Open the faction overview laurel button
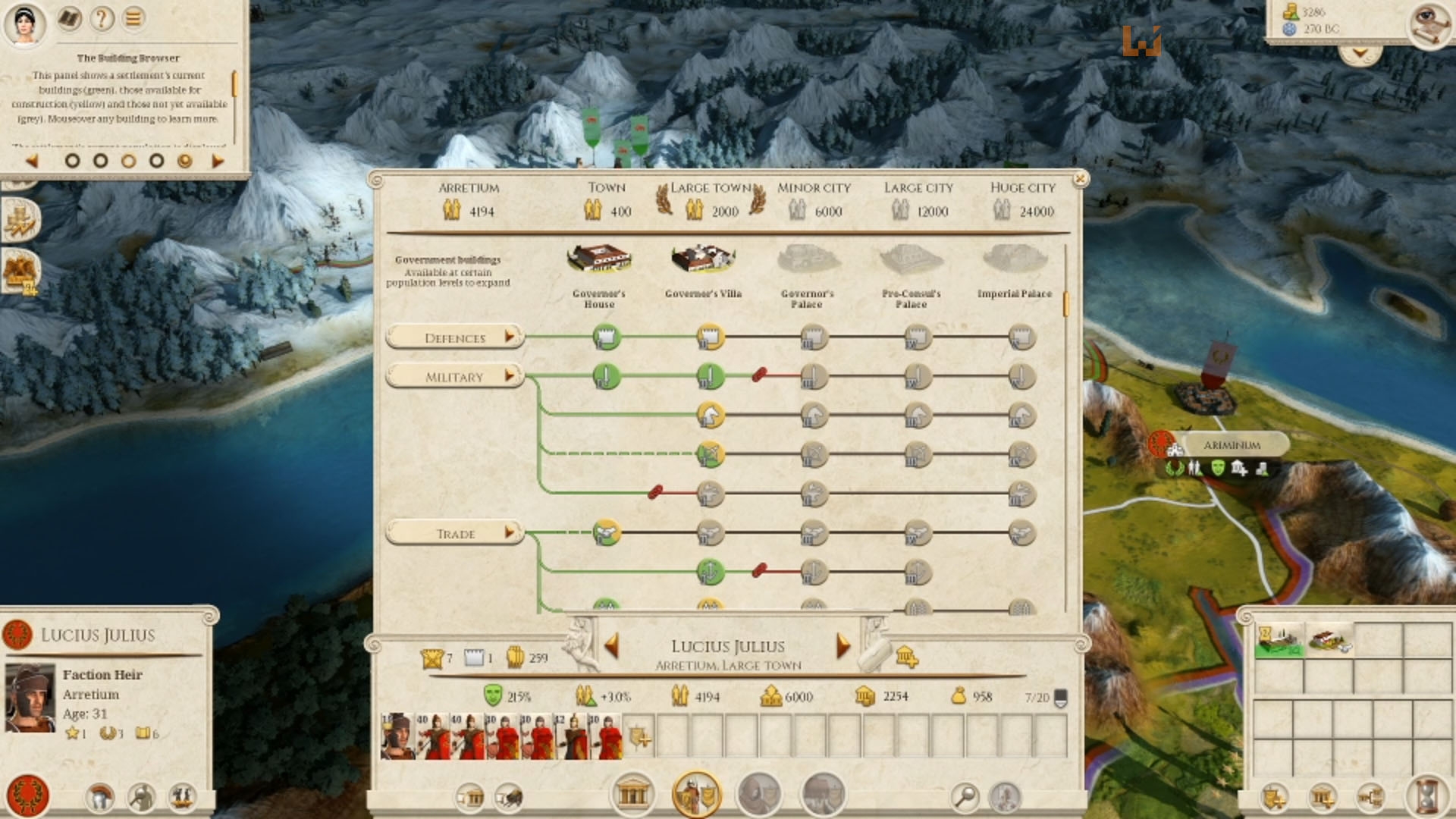The height and width of the screenshot is (819, 1456). click(x=27, y=795)
